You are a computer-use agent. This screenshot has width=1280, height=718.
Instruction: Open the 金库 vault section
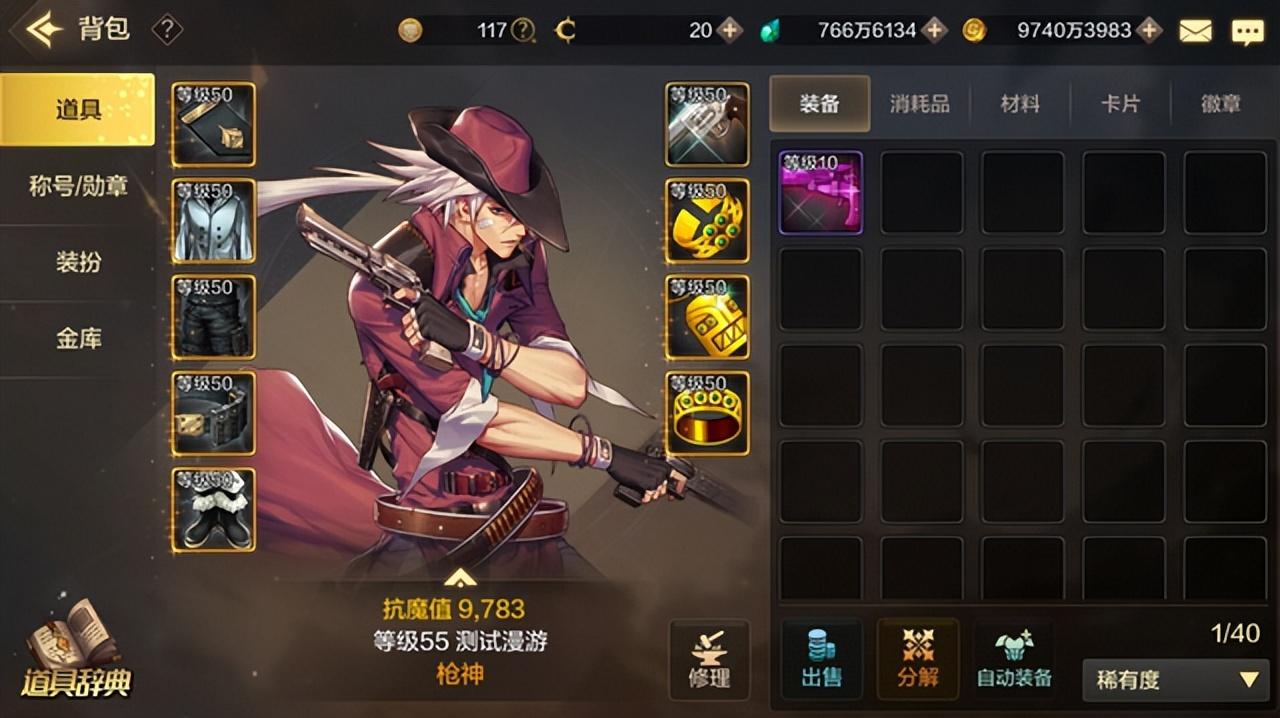(x=78, y=339)
